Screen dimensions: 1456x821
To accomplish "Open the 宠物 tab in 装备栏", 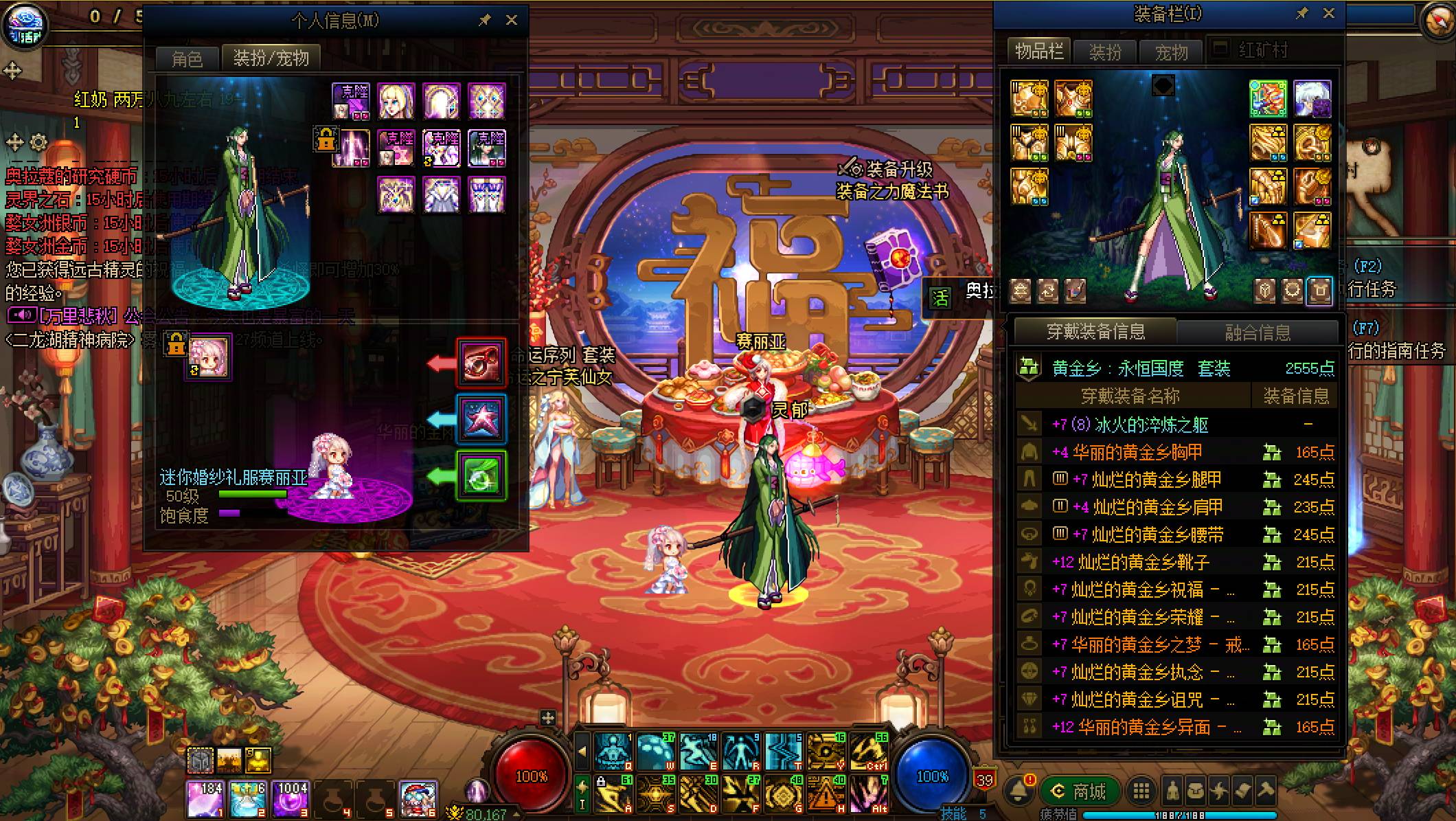I will pos(1171,52).
